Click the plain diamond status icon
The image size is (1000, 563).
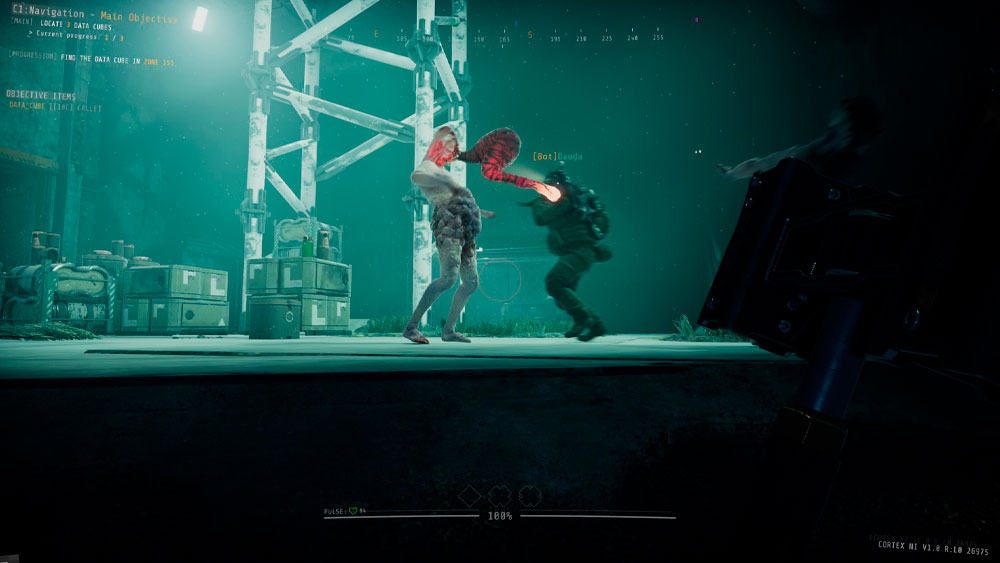(x=469, y=495)
